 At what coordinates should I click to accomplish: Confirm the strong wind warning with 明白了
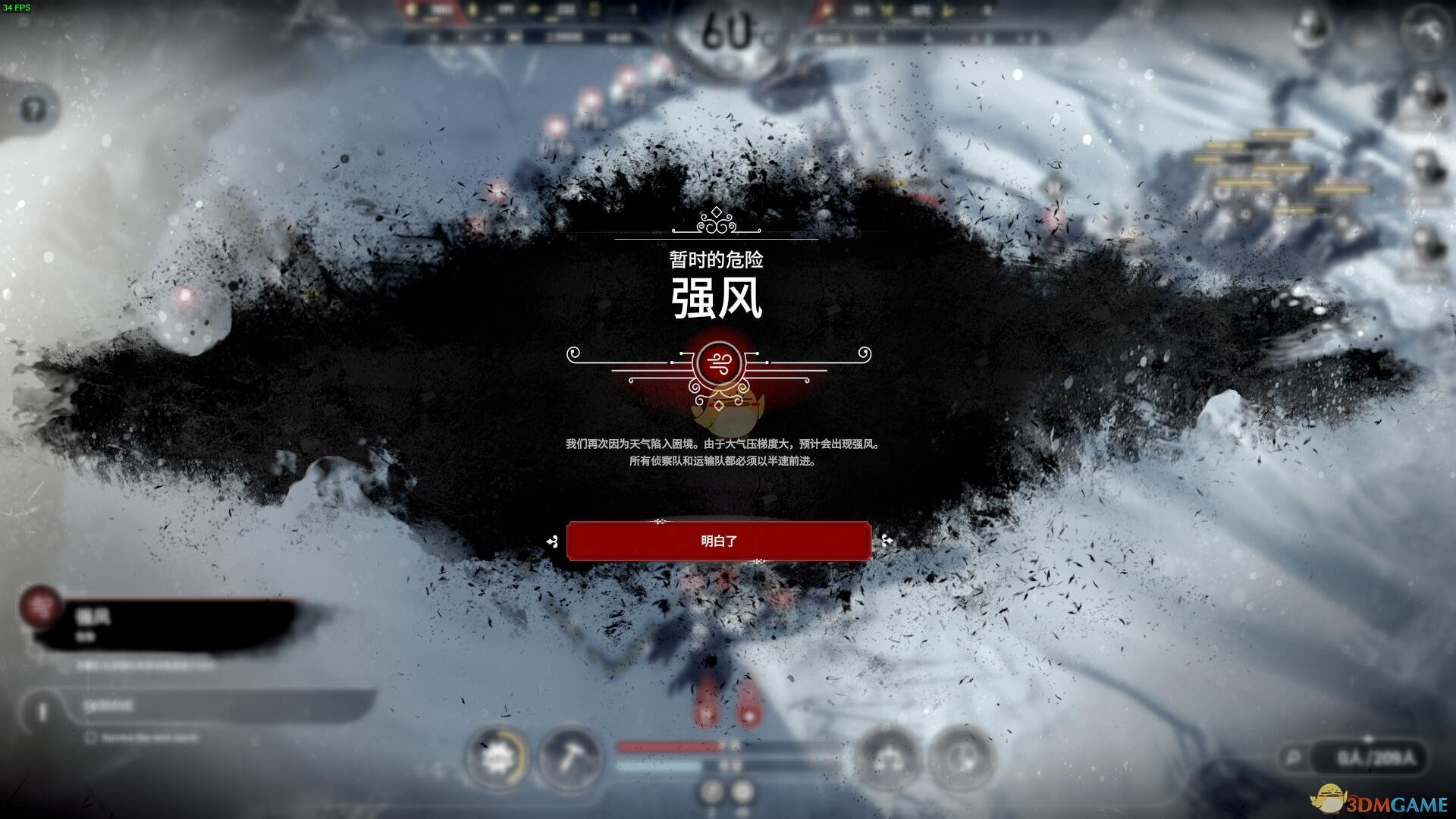coord(718,541)
